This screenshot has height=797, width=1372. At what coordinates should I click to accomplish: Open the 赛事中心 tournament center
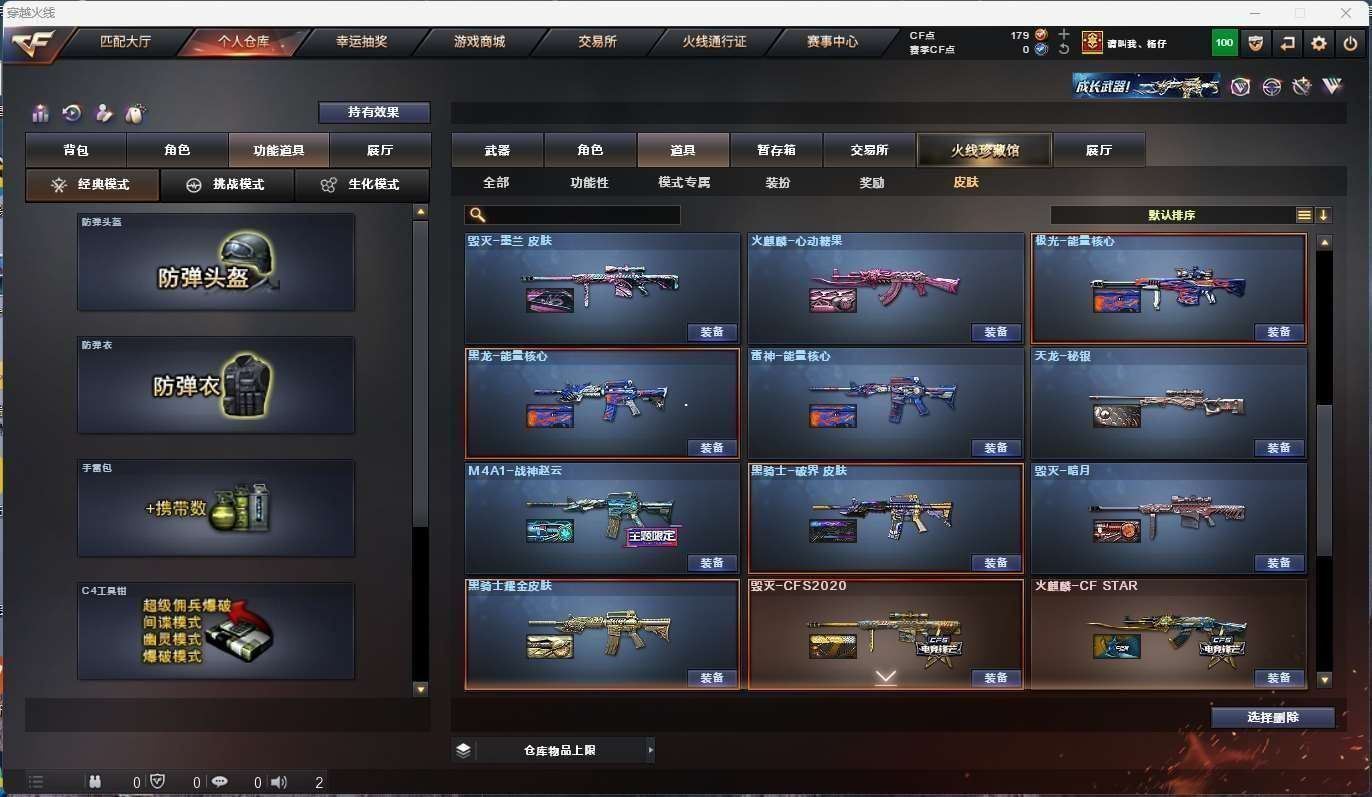(832, 42)
